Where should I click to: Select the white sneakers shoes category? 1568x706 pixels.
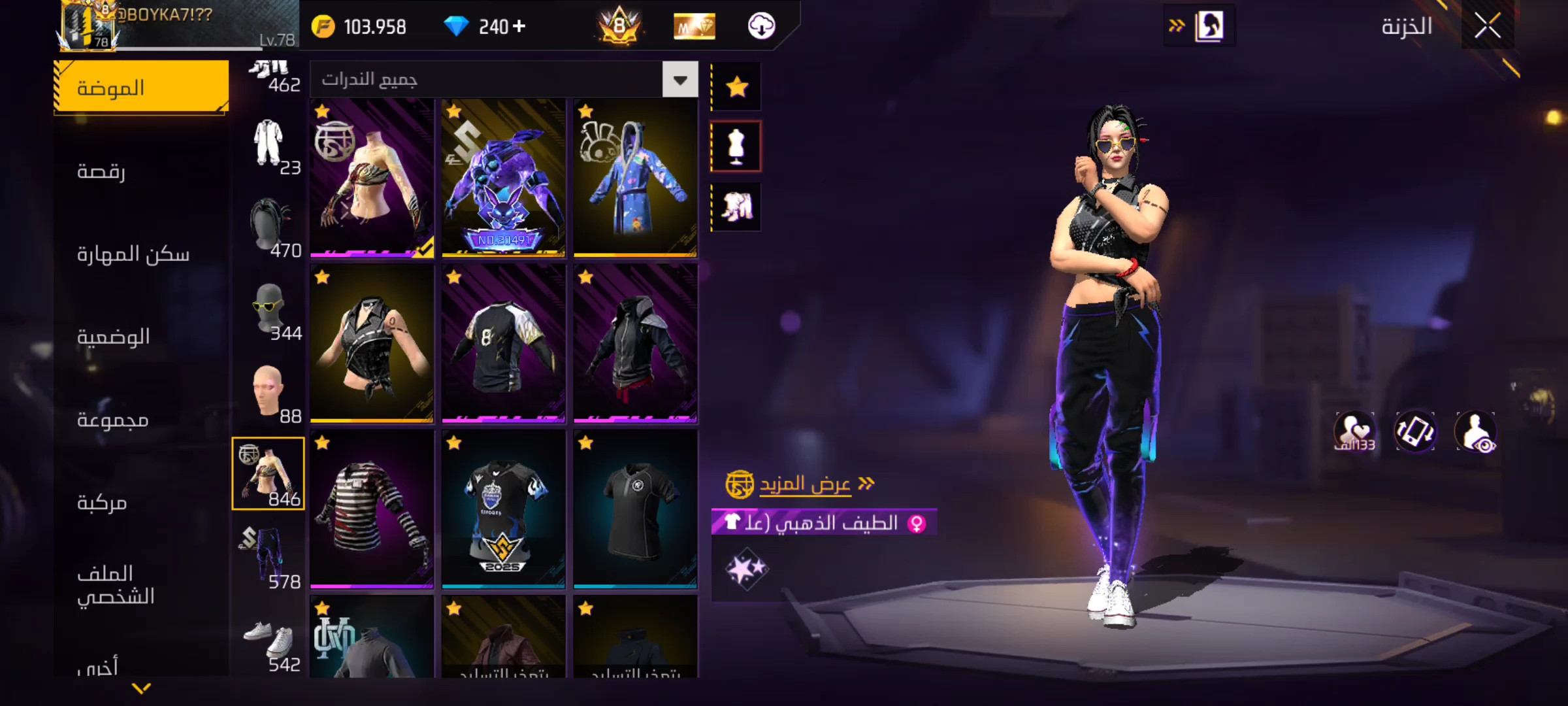click(x=269, y=644)
